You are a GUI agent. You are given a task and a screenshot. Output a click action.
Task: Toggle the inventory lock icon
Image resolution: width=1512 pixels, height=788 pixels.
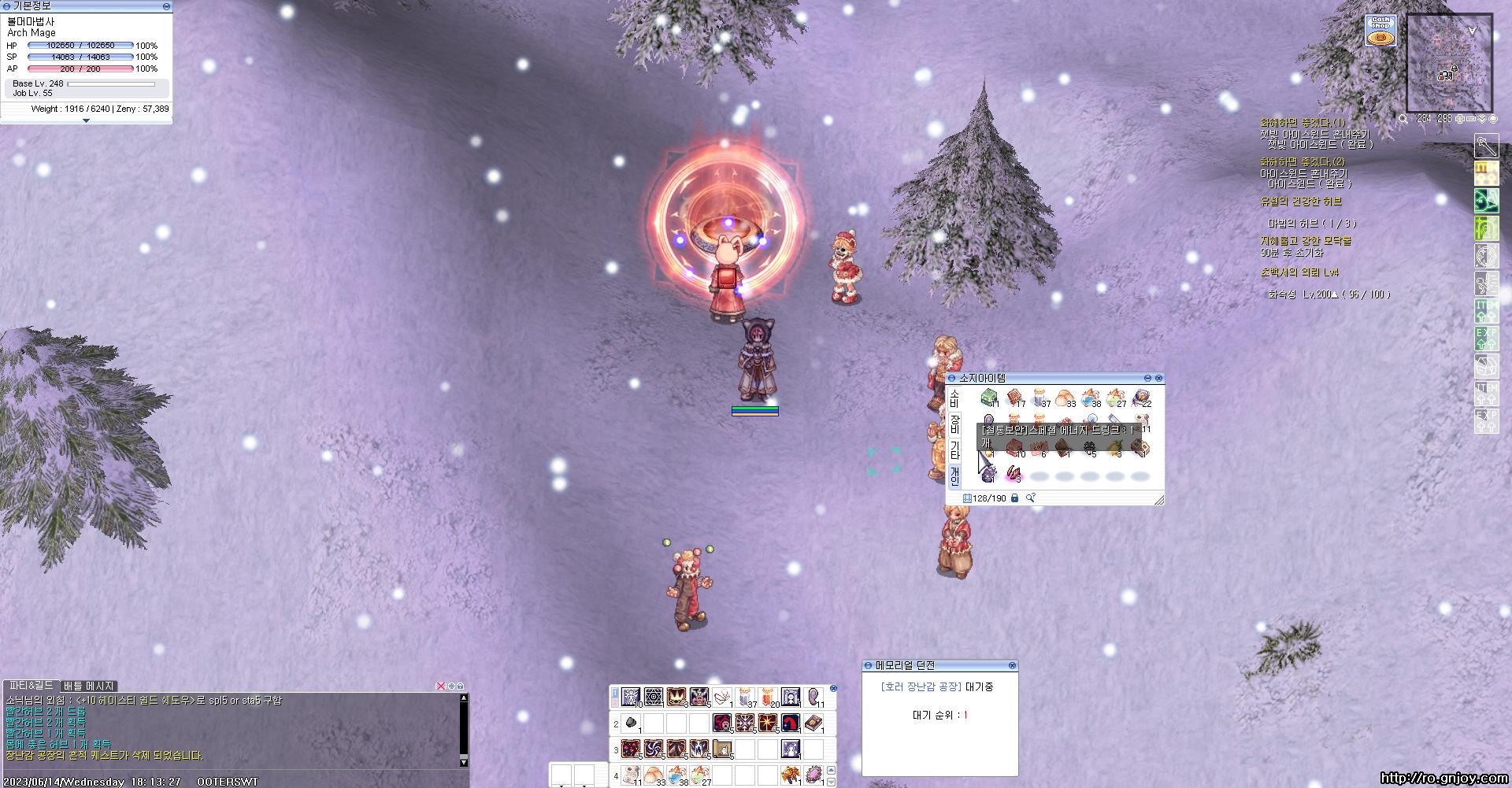tap(1014, 498)
